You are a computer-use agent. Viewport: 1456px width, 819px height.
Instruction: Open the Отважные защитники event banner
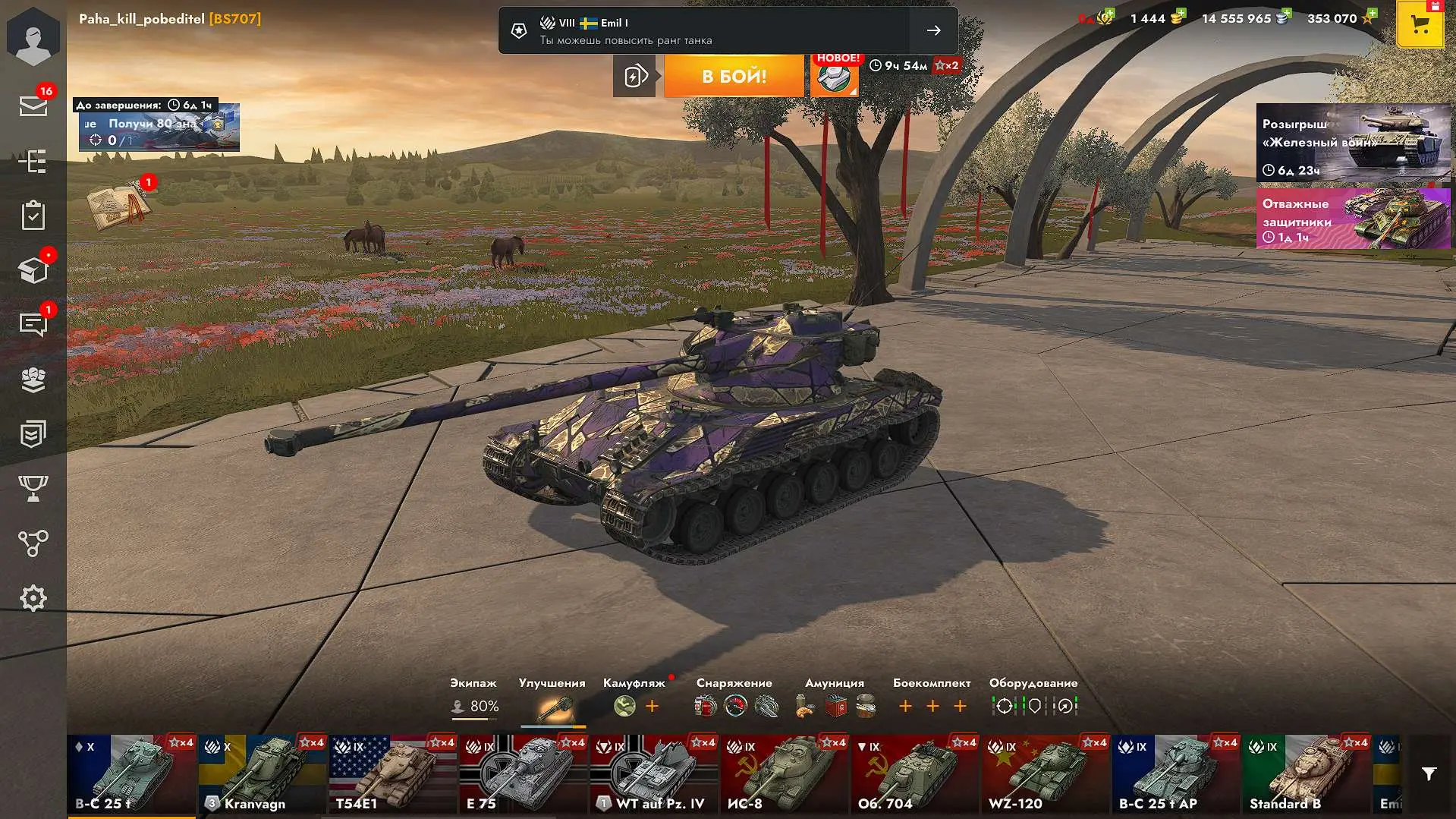1353,219
